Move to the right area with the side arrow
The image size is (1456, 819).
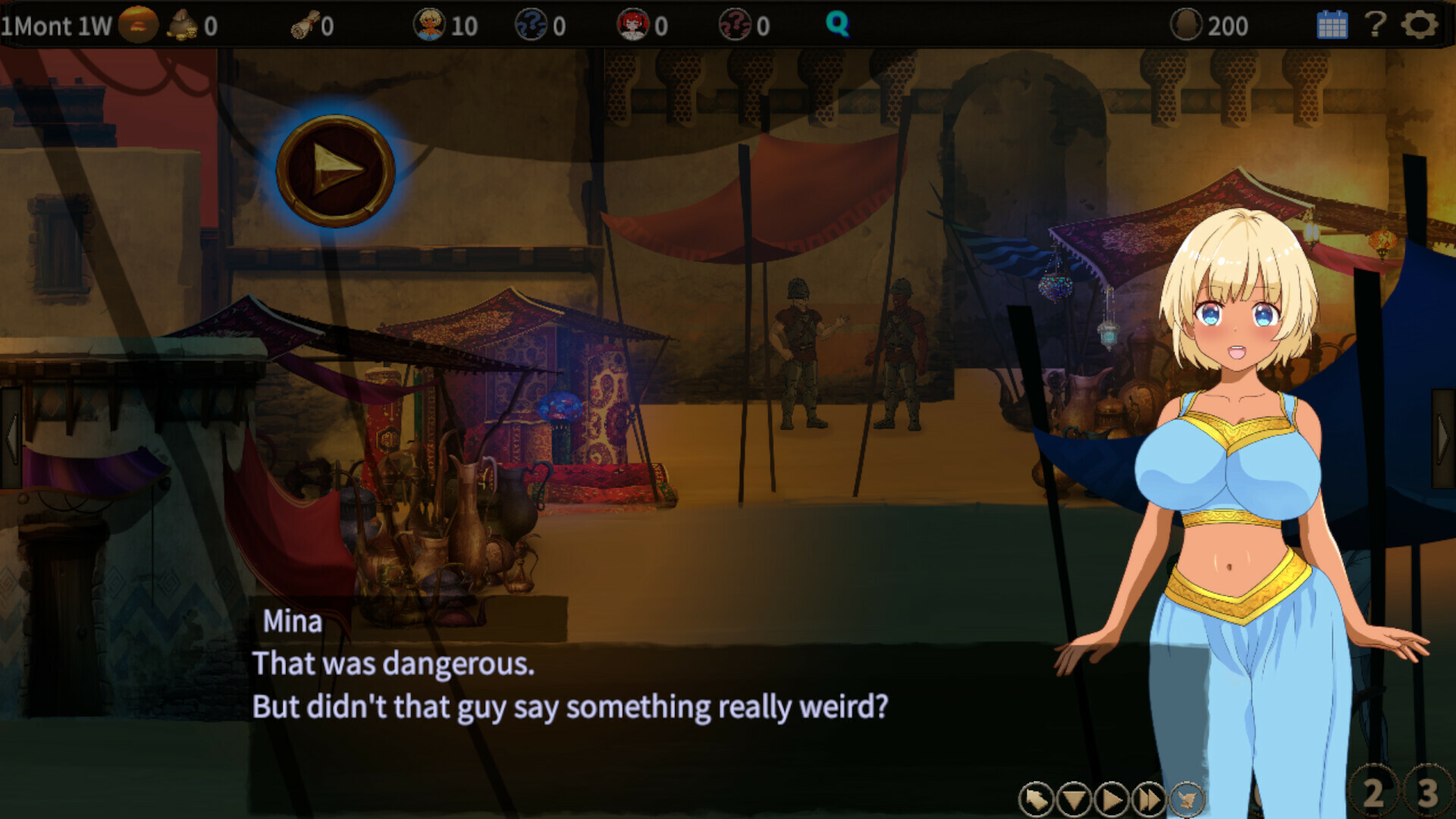coord(1444,438)
